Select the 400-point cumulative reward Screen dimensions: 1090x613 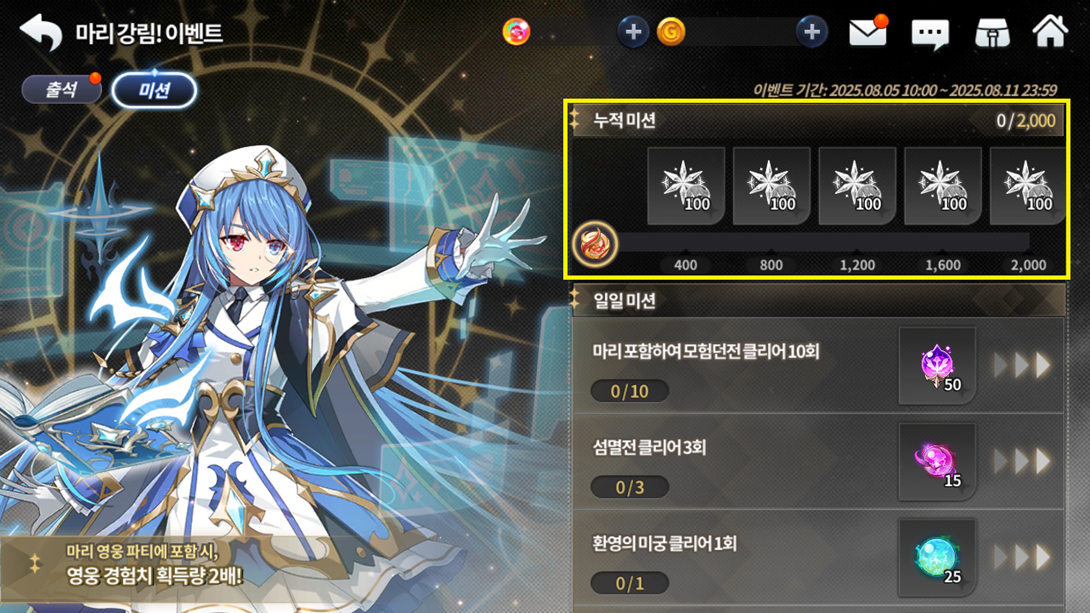pyautogui.click(x=686, y=186)
